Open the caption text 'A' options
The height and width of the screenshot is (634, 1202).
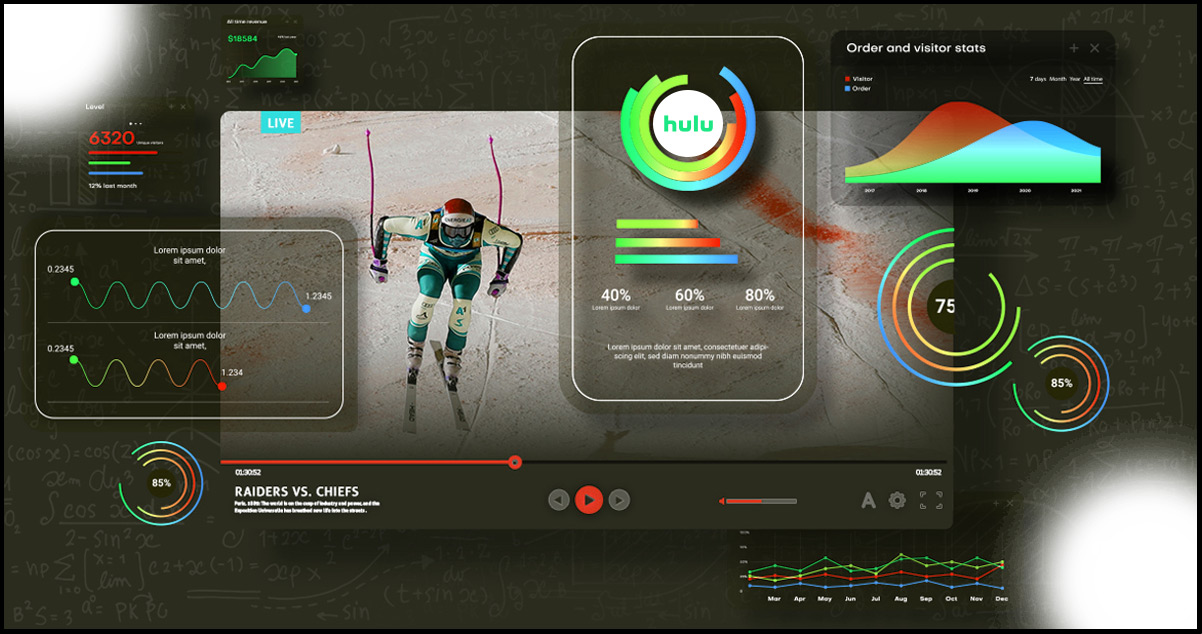click(x=868, y=500)
